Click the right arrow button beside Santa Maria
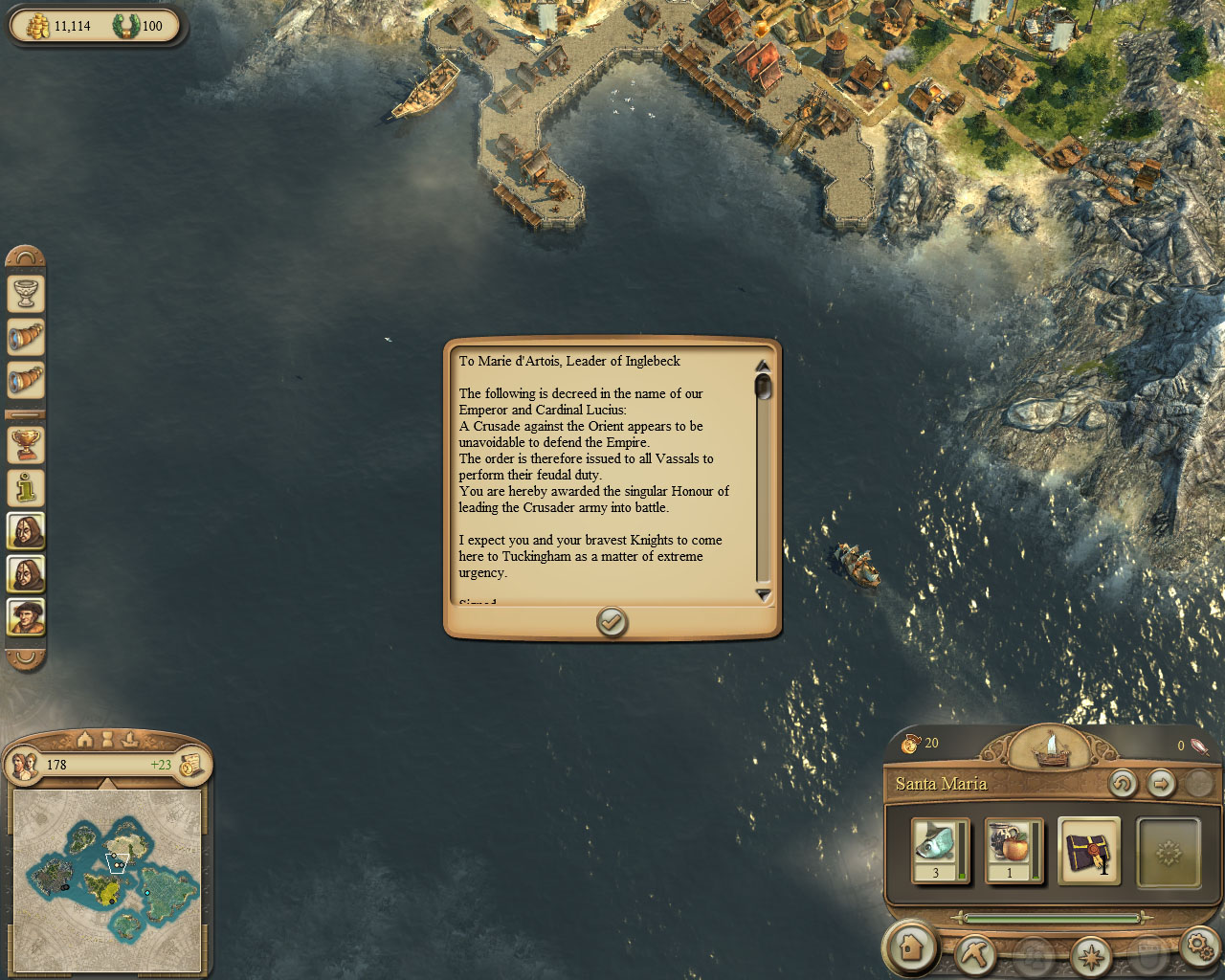 [x=1161, y=784]
